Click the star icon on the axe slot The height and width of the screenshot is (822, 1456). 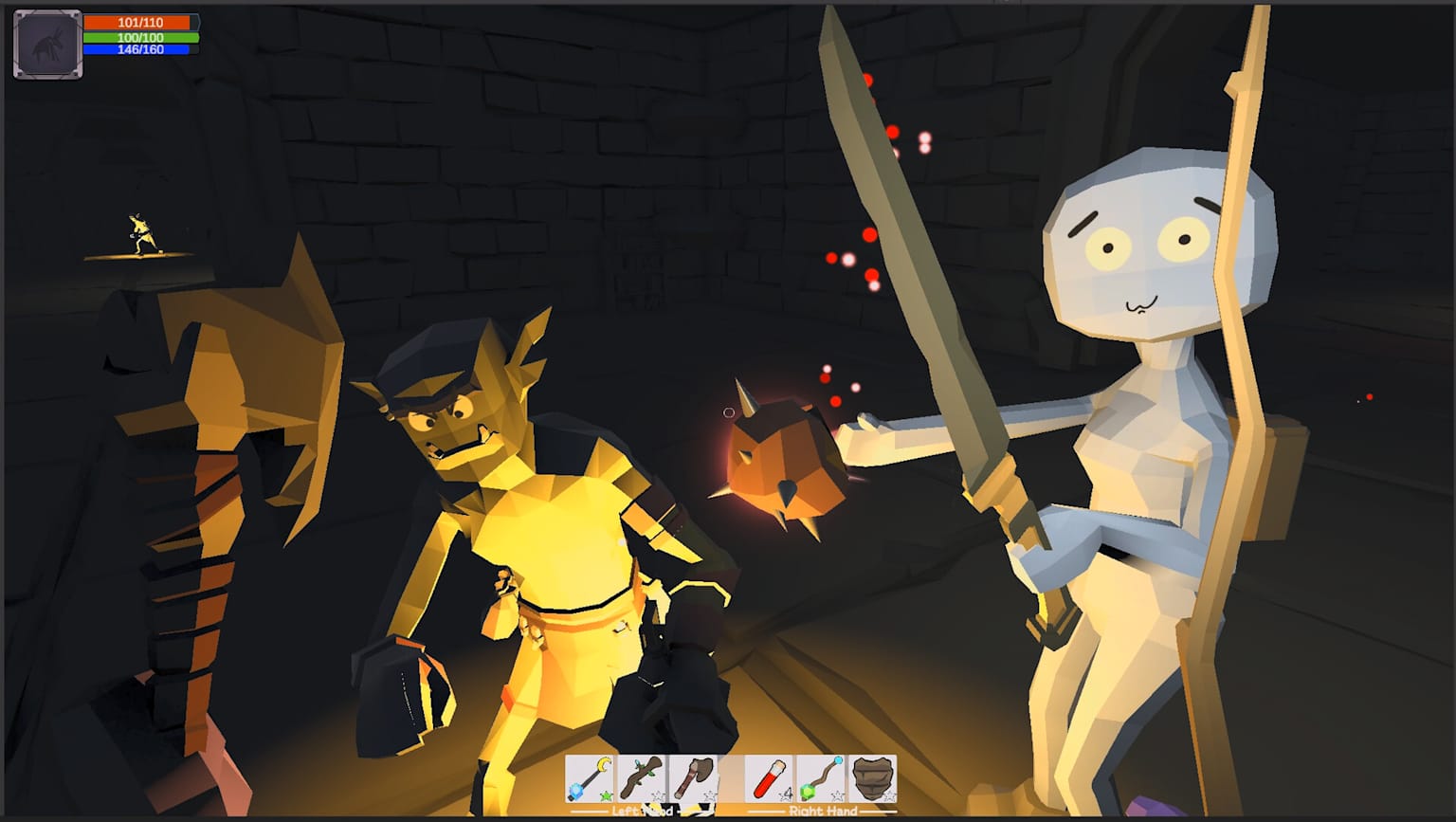tap(708, 795)
